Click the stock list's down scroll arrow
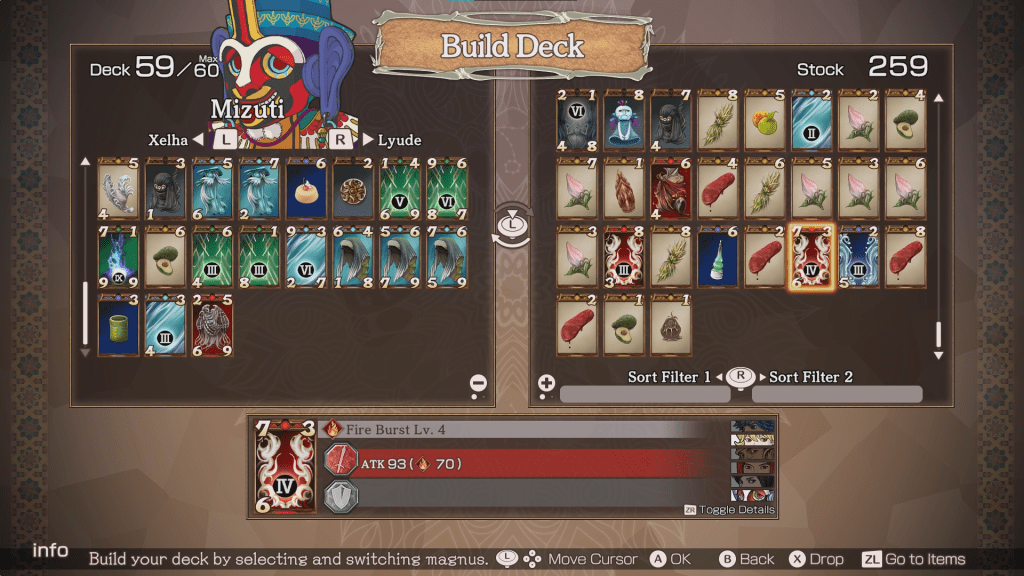 pos(938,355)
